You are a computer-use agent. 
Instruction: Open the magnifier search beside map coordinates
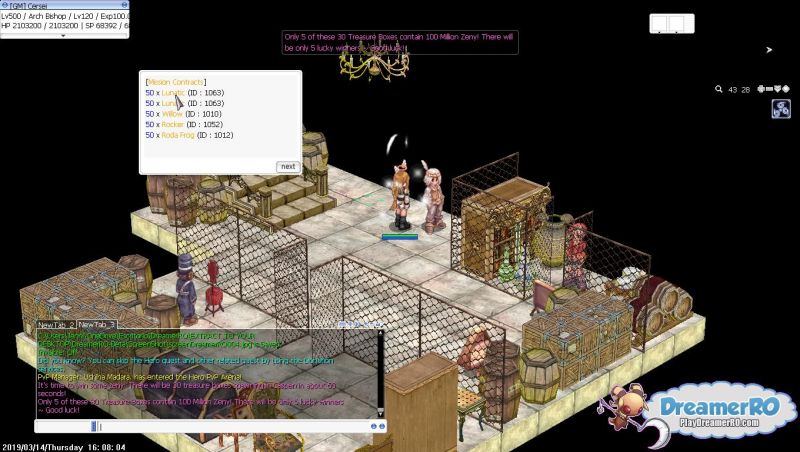719,89
